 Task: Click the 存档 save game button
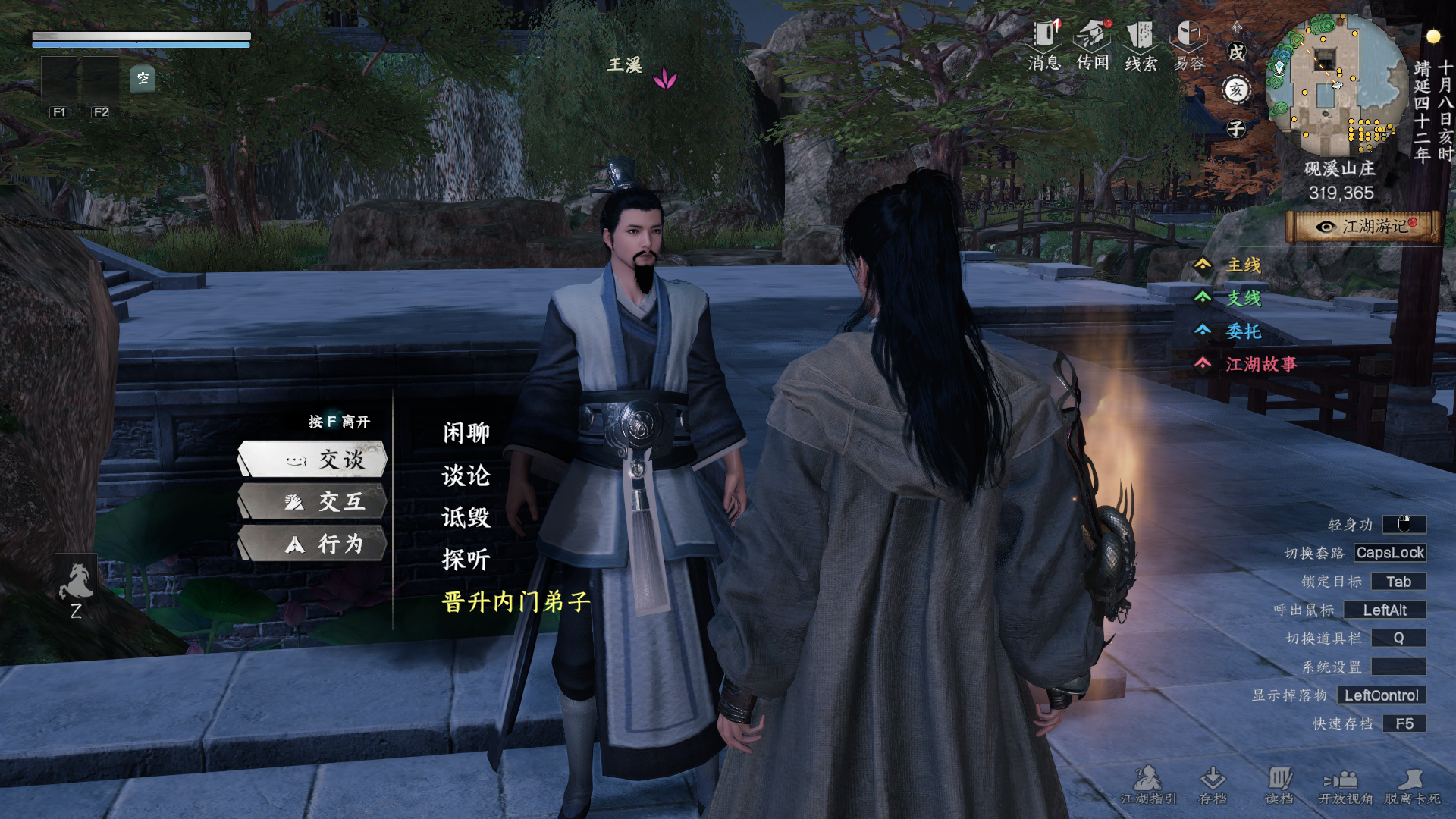(x=1213, y=785)
